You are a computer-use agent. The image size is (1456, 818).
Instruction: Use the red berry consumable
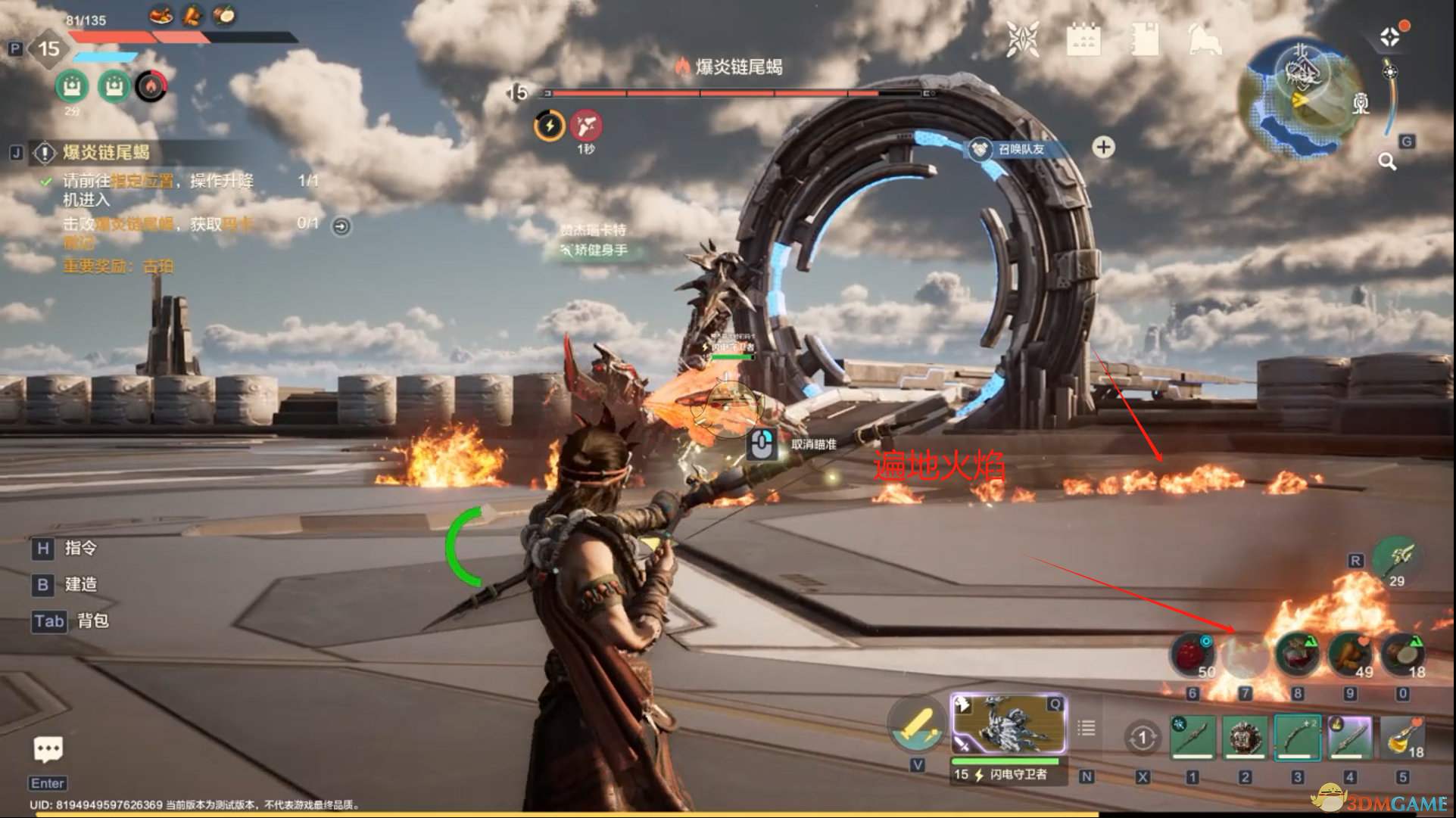[1193, 655]
